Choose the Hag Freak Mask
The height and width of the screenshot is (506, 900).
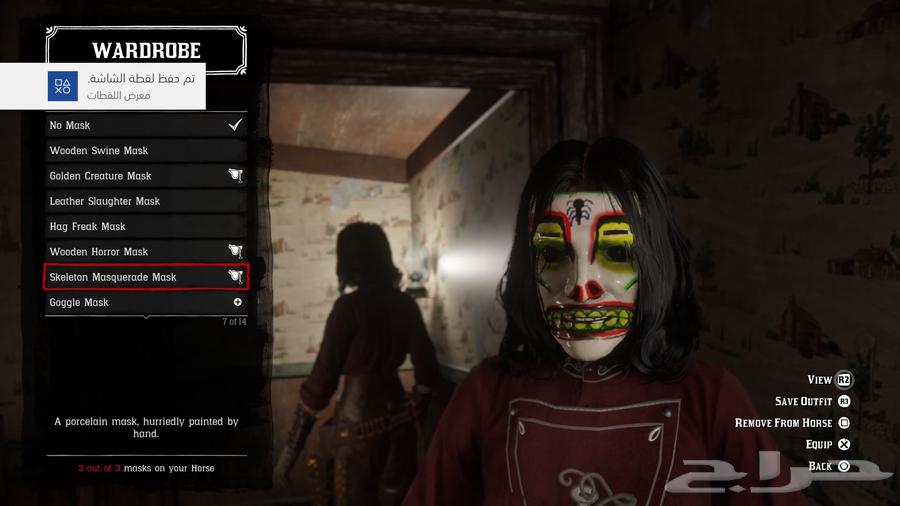click(146, 227)
